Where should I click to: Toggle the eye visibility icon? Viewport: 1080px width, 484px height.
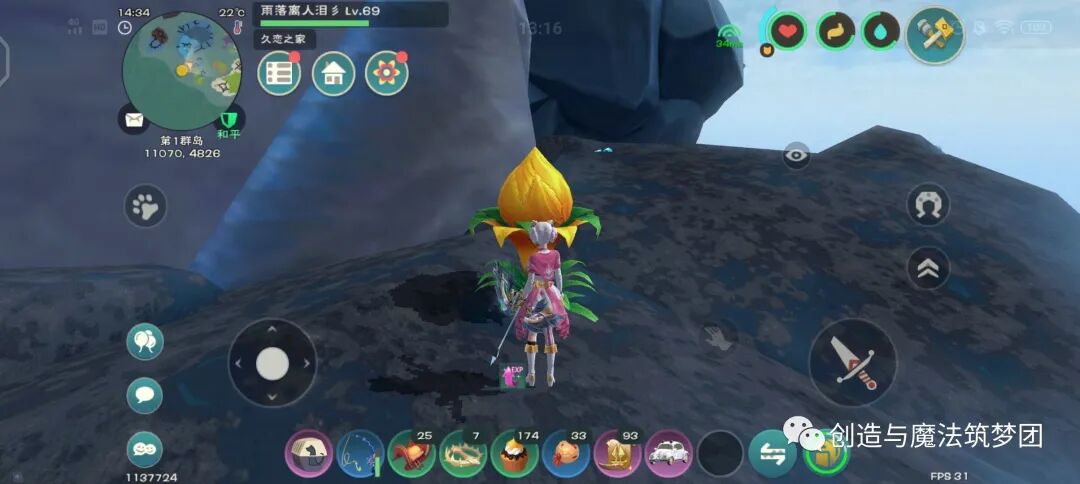pos(796,154)
